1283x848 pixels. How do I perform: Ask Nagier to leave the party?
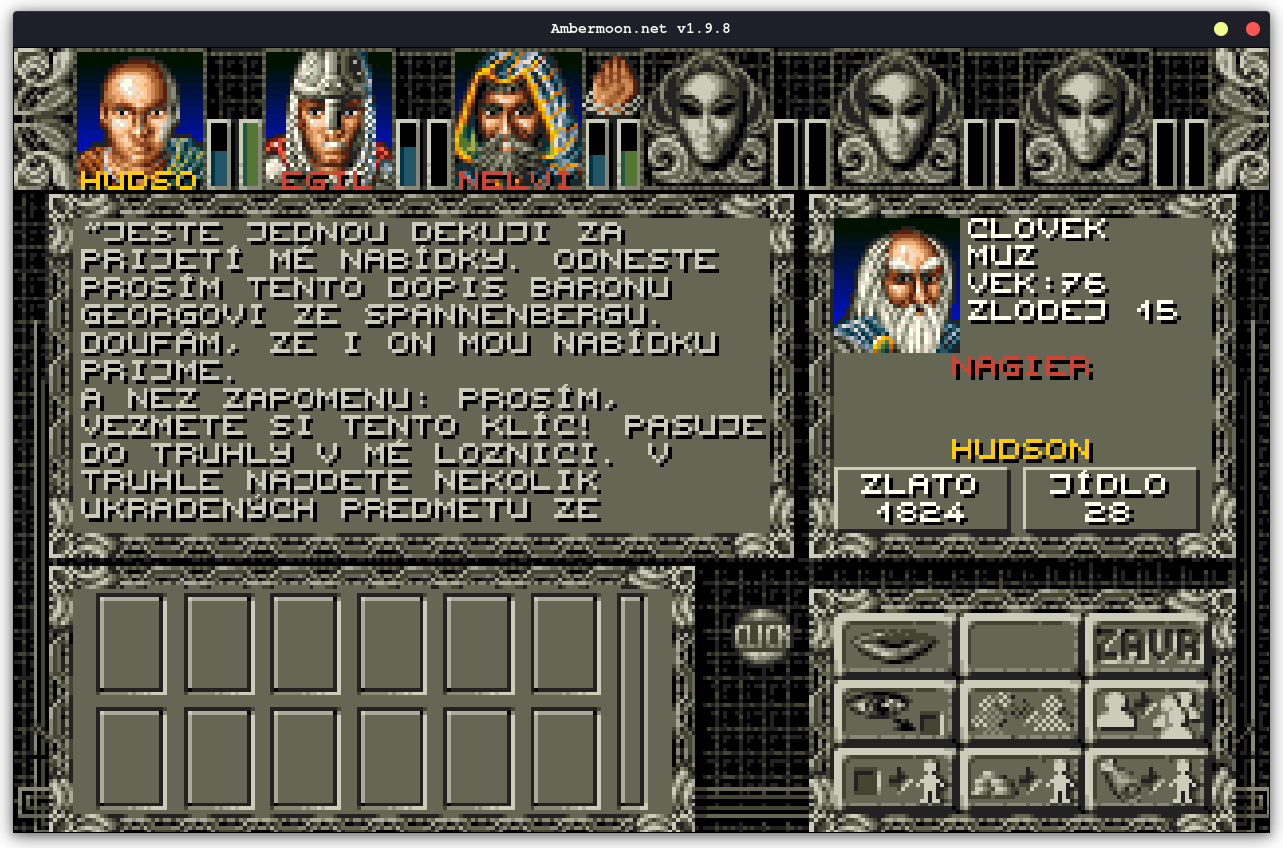point(1147,712)
